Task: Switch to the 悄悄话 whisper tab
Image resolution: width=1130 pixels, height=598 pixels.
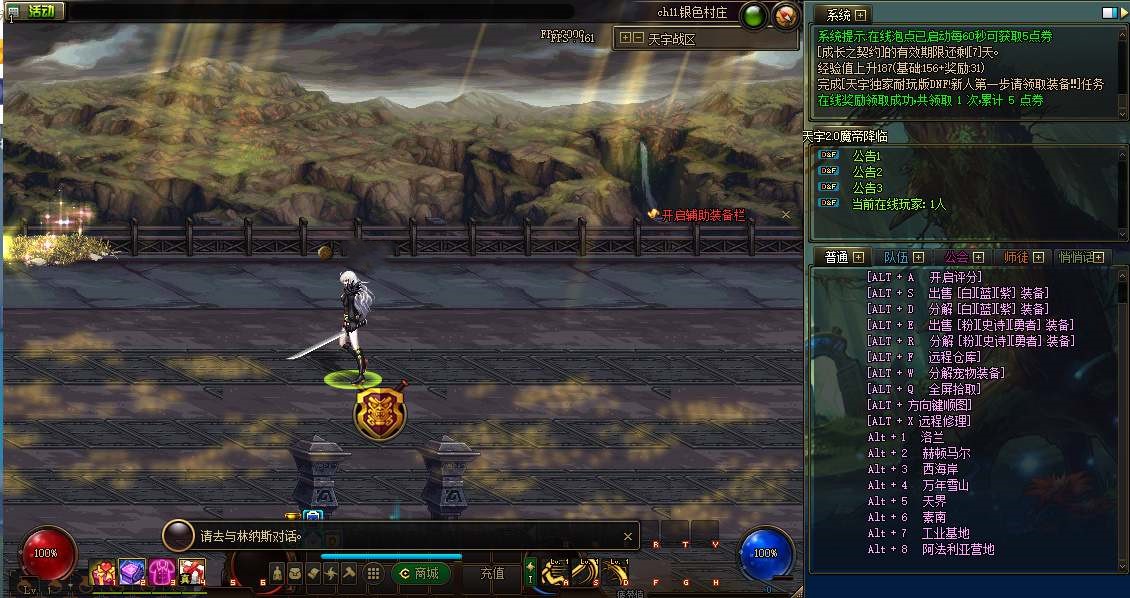Action: click(1076, 257)
